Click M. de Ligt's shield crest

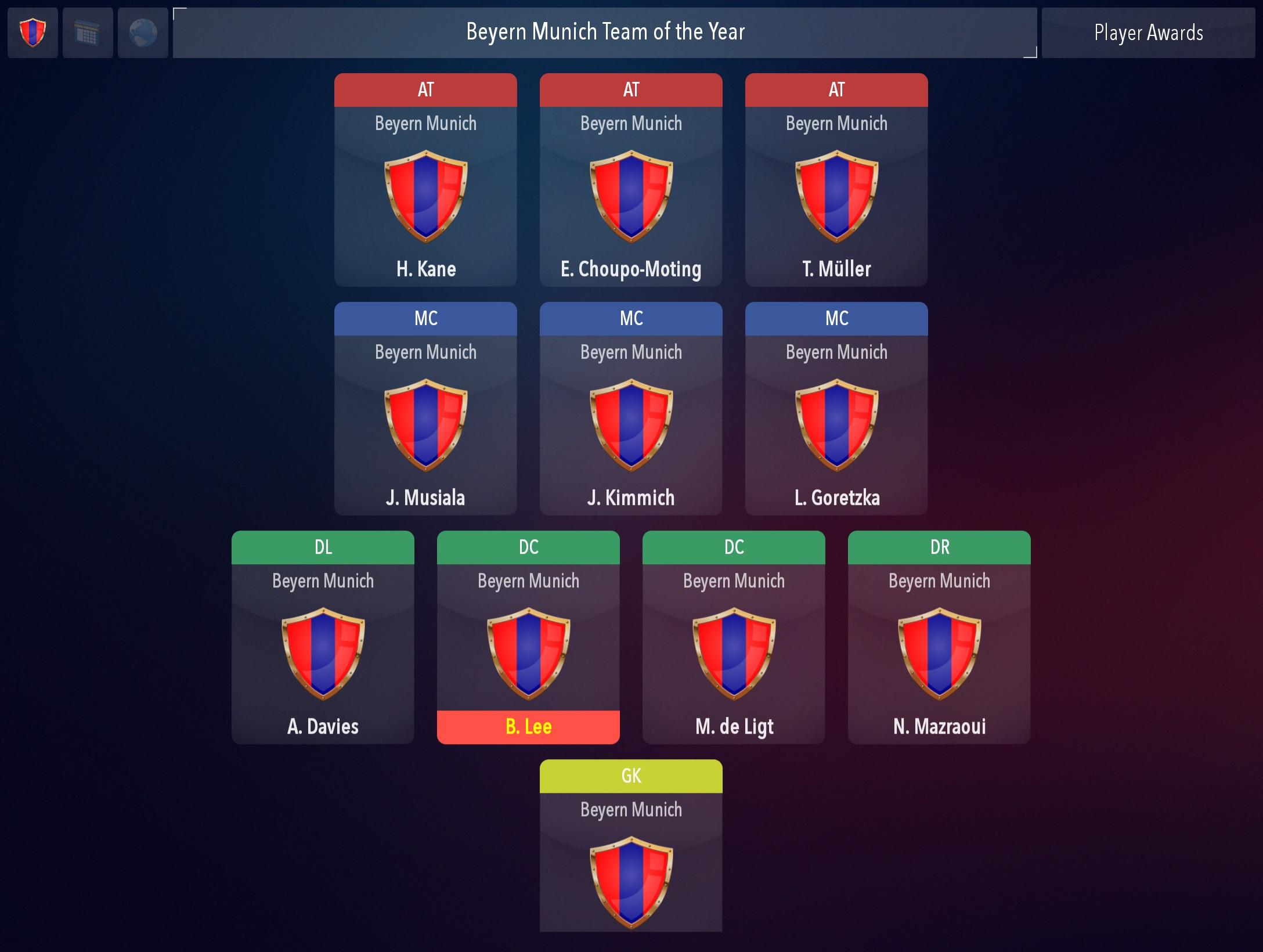tap(733, 655)
